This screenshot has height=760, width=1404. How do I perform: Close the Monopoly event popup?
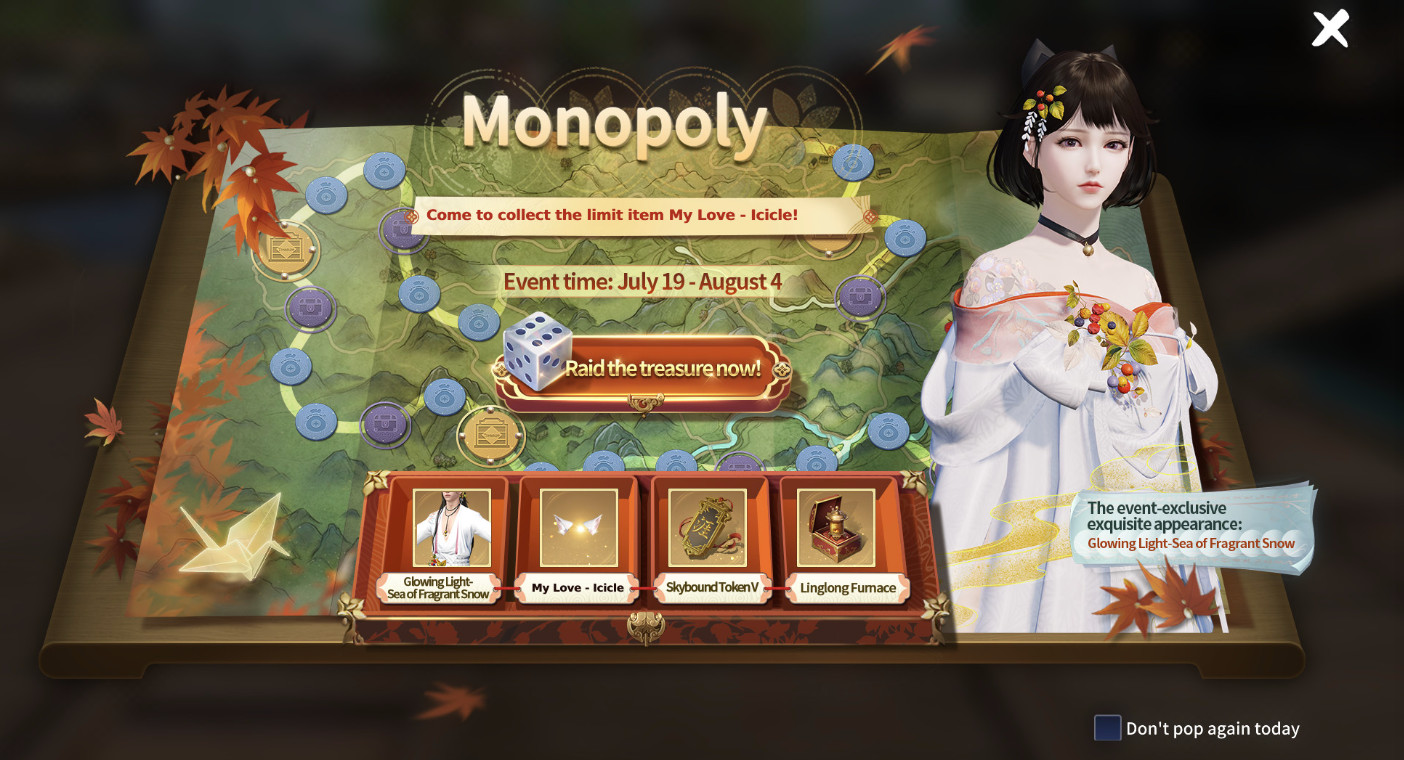coord(1330,29)
